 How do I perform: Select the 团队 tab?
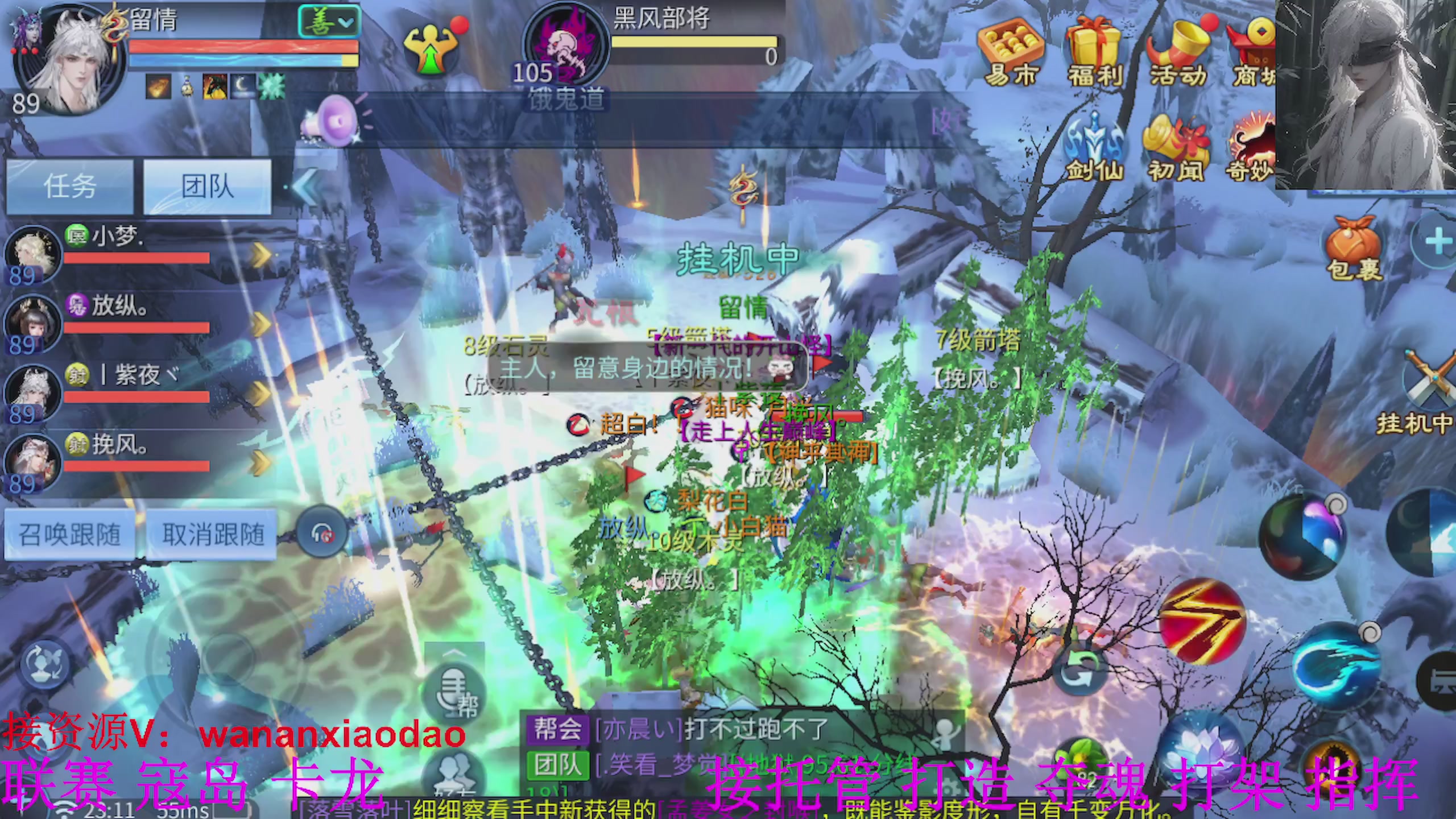pos(207,187)
